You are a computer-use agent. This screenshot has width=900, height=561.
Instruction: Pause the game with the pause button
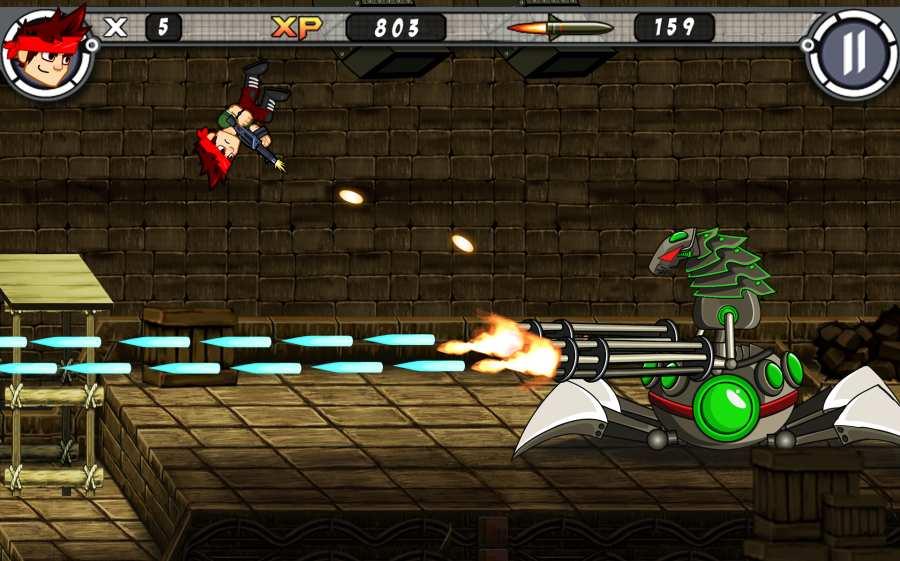tap(850, 53)
